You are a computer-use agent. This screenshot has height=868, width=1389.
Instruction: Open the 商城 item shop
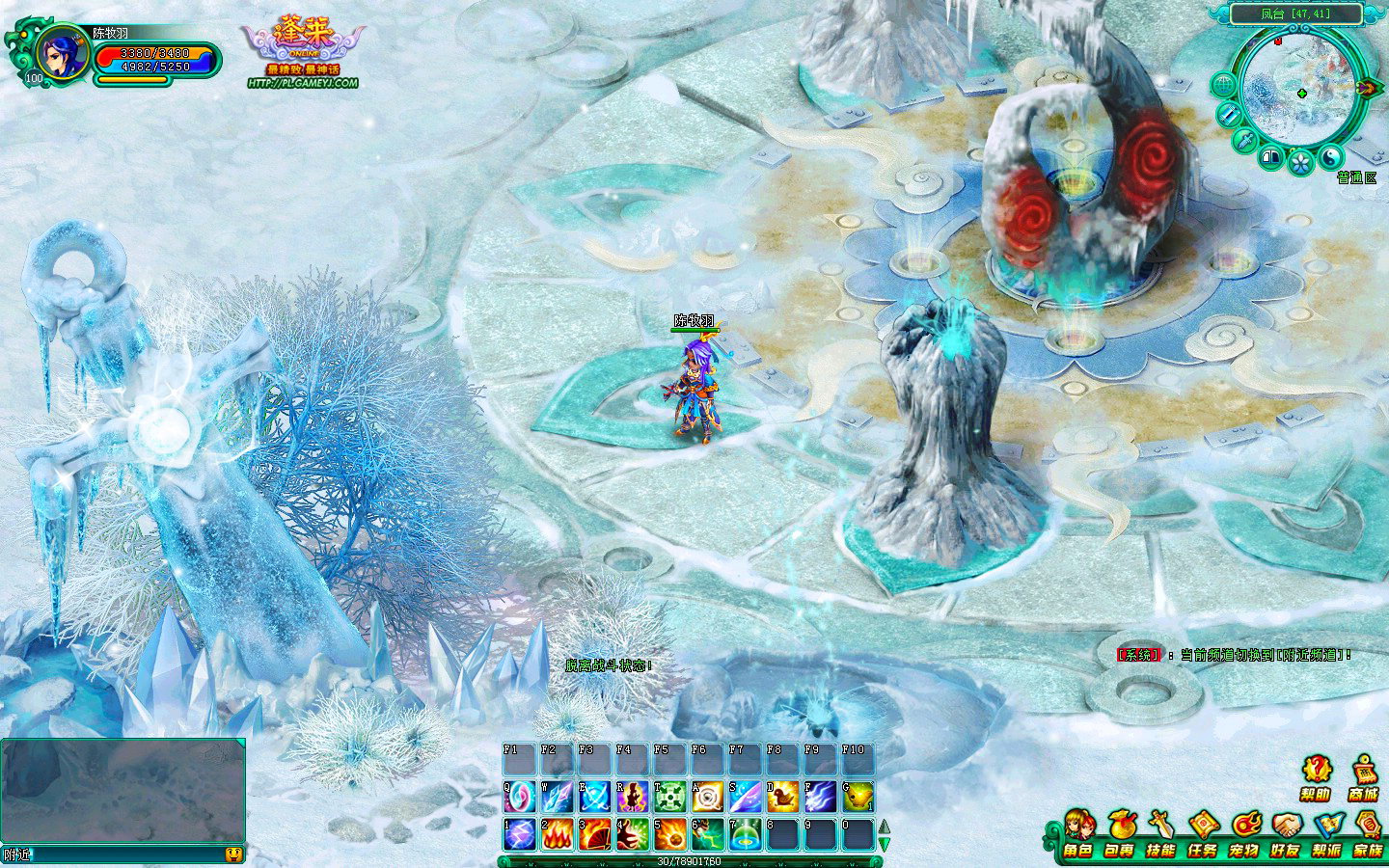click(1364, 775)
